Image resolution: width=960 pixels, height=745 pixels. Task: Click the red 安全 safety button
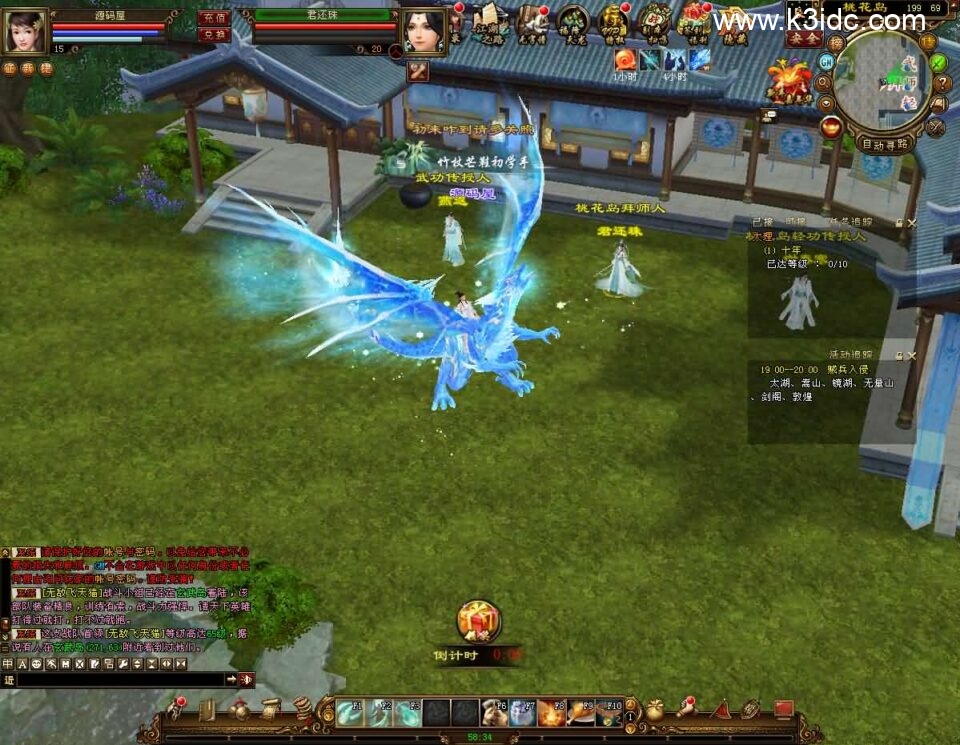pyautogui.click(x=803, y=38)
